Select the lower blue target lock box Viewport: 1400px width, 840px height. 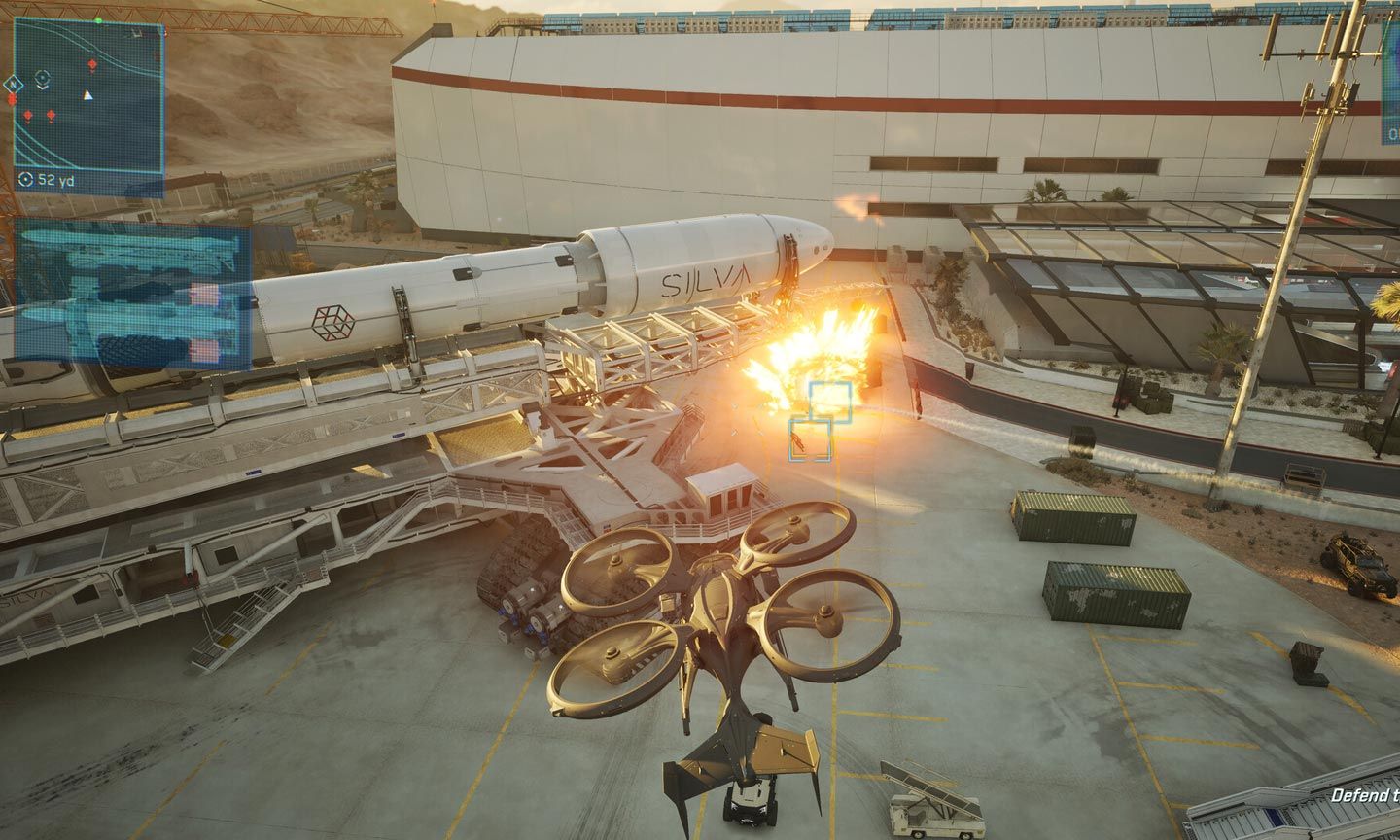pyautogui.click(x=811, y=438)
